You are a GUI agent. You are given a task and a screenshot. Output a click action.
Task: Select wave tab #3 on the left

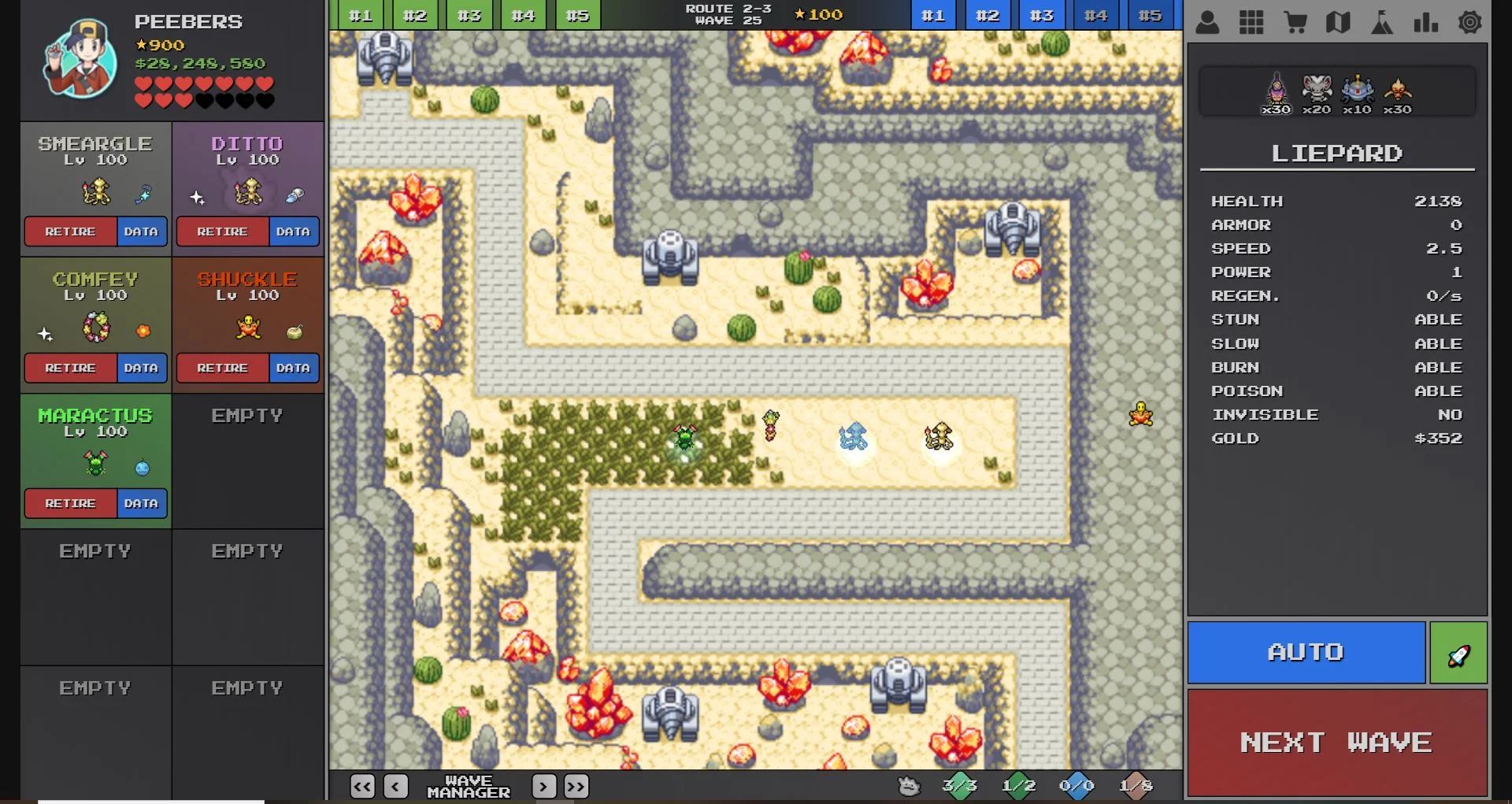(x=469, y=14)
